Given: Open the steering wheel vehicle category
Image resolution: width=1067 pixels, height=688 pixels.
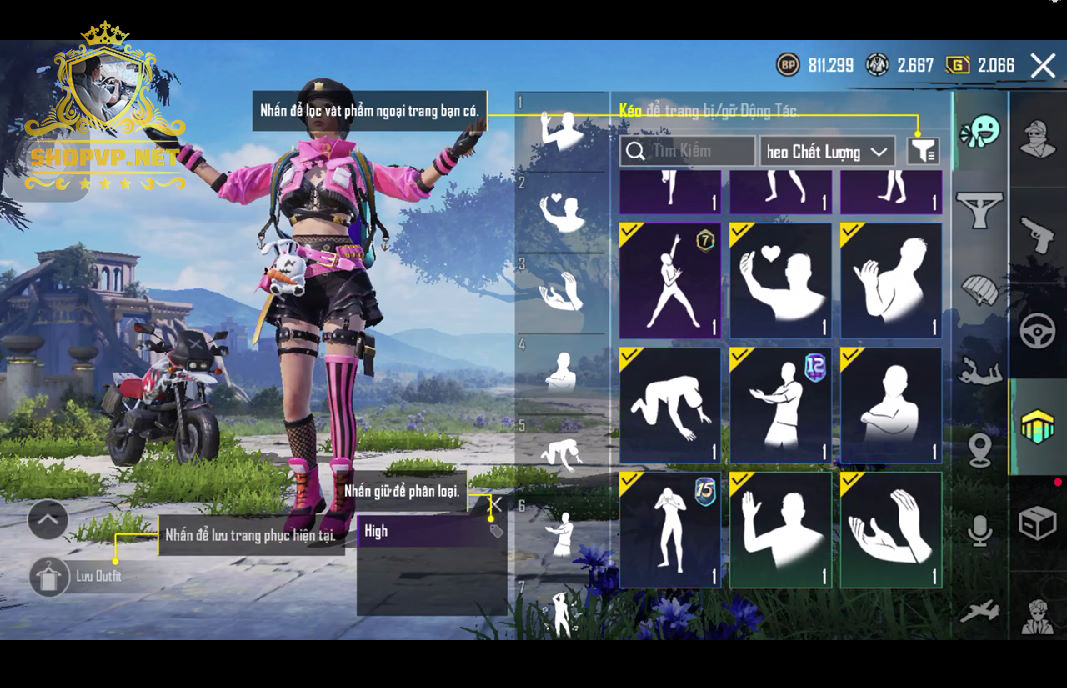Looking at the screenshot, I should tap(1037, 331).
